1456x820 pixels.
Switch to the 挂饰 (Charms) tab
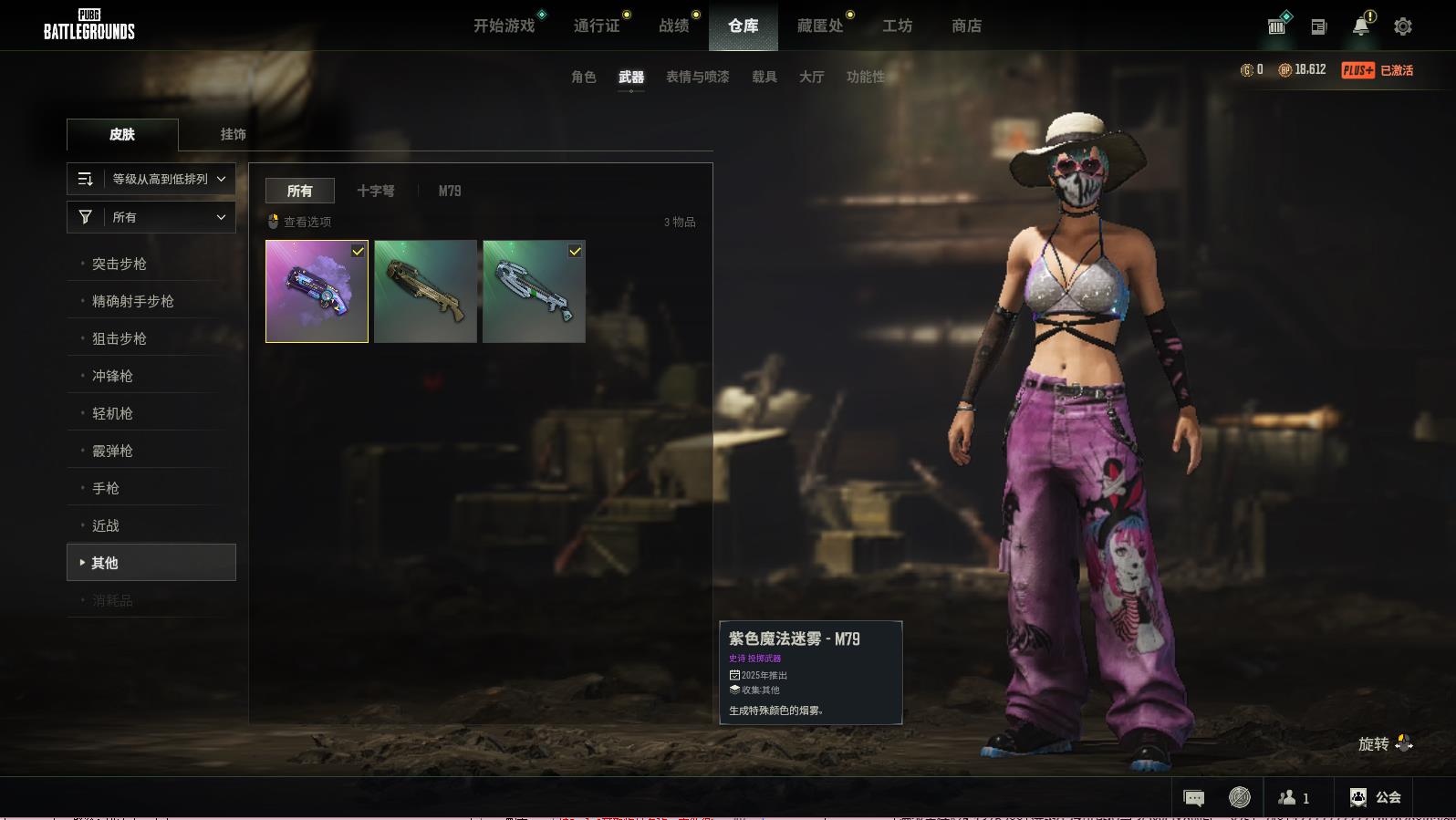tap(233, 134)
